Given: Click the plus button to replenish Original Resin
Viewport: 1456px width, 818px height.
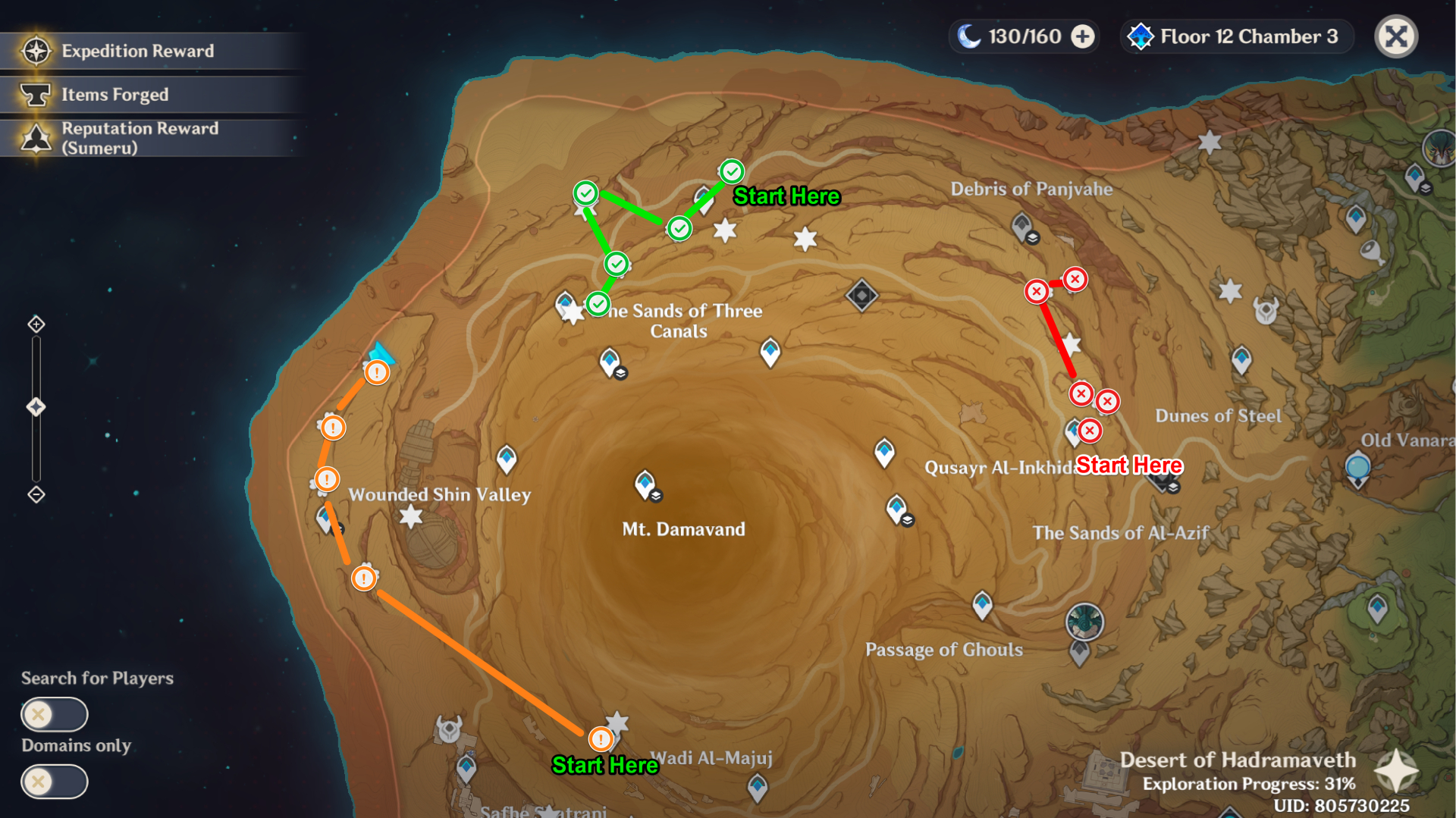Looking at the screenshot, I should tap(1083, 36).
